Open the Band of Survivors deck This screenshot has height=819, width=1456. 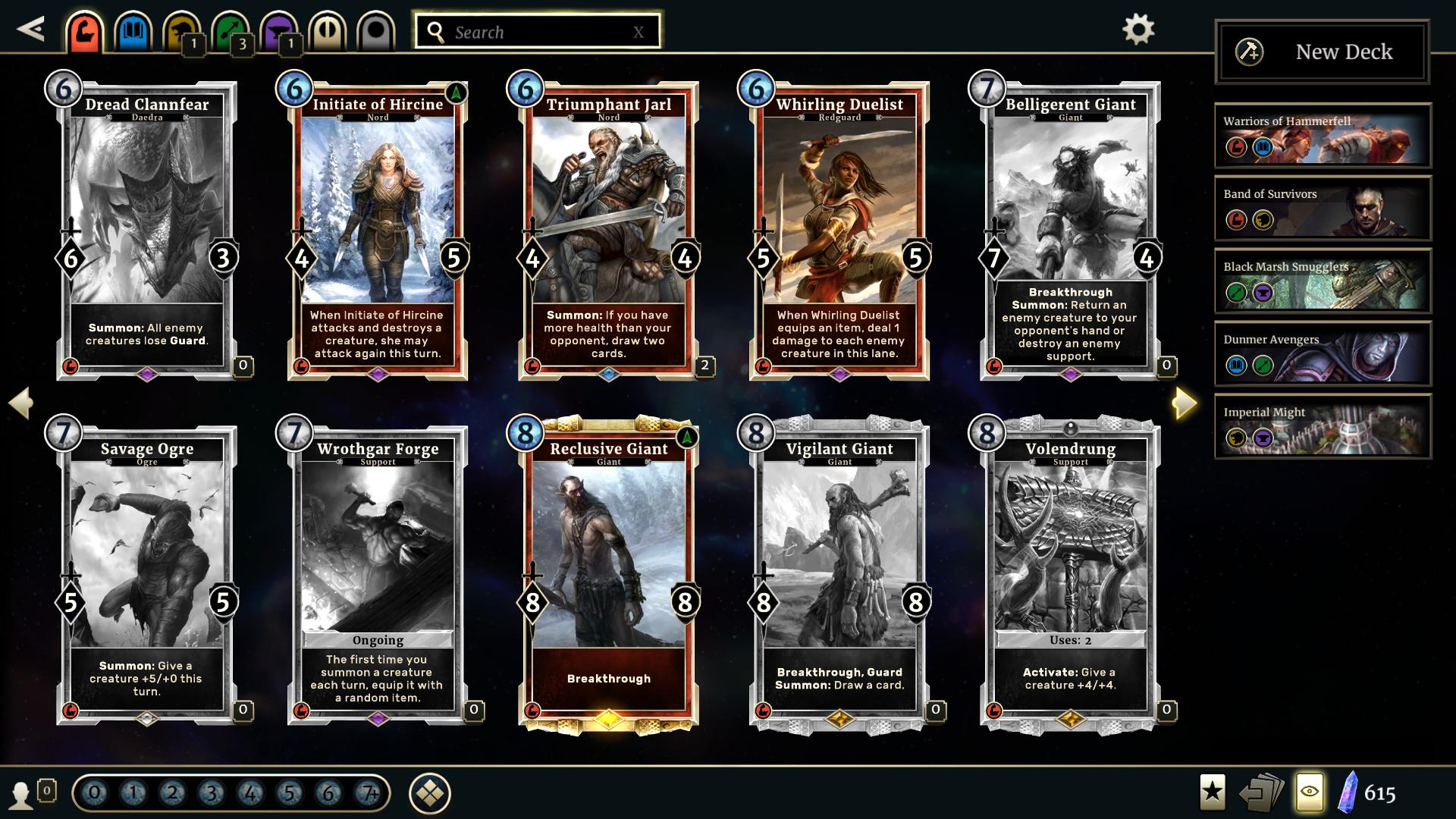pos(1323,208)
